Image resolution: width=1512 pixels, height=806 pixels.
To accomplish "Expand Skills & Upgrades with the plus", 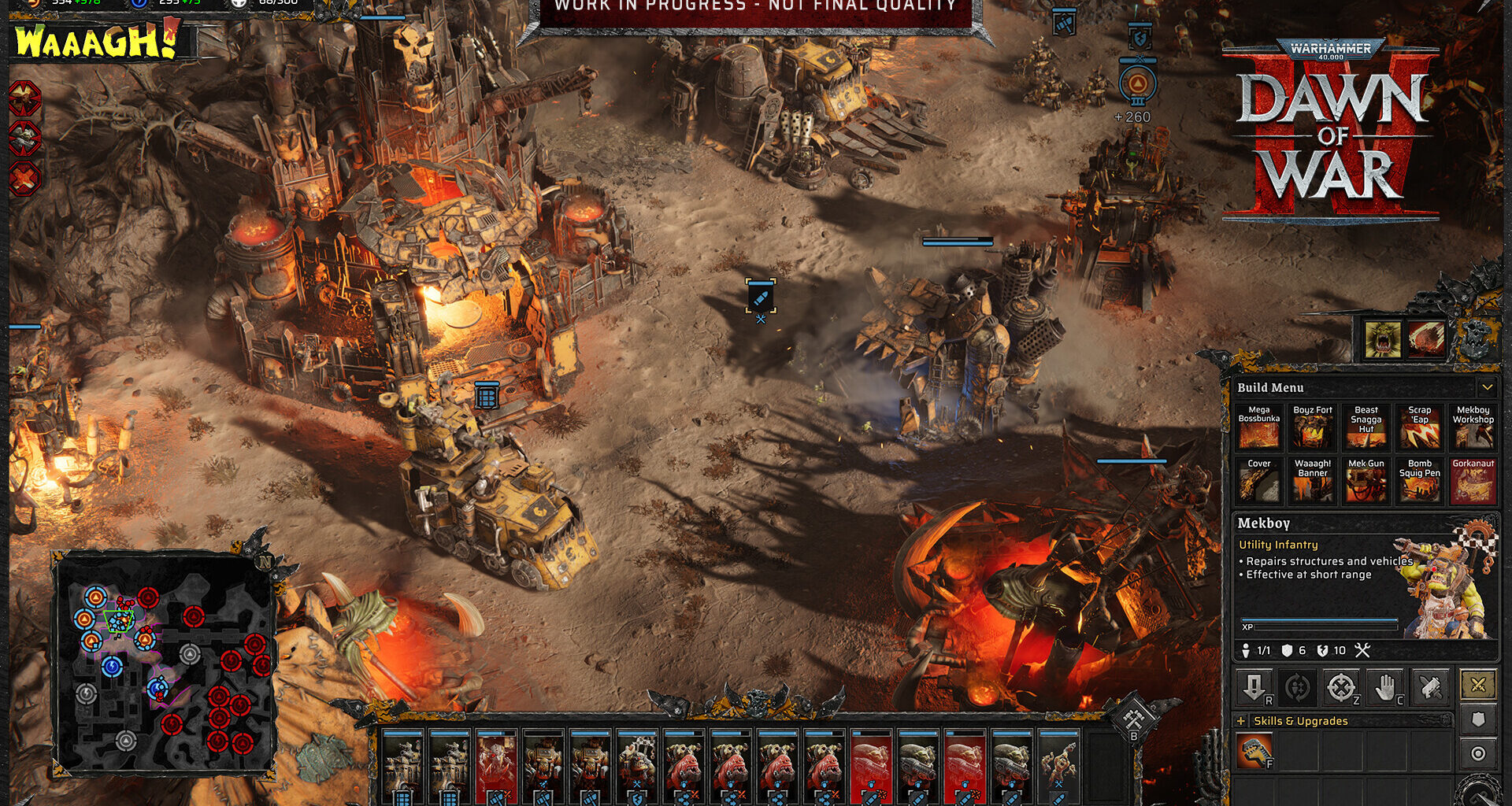I will (x=1242, y=721).
